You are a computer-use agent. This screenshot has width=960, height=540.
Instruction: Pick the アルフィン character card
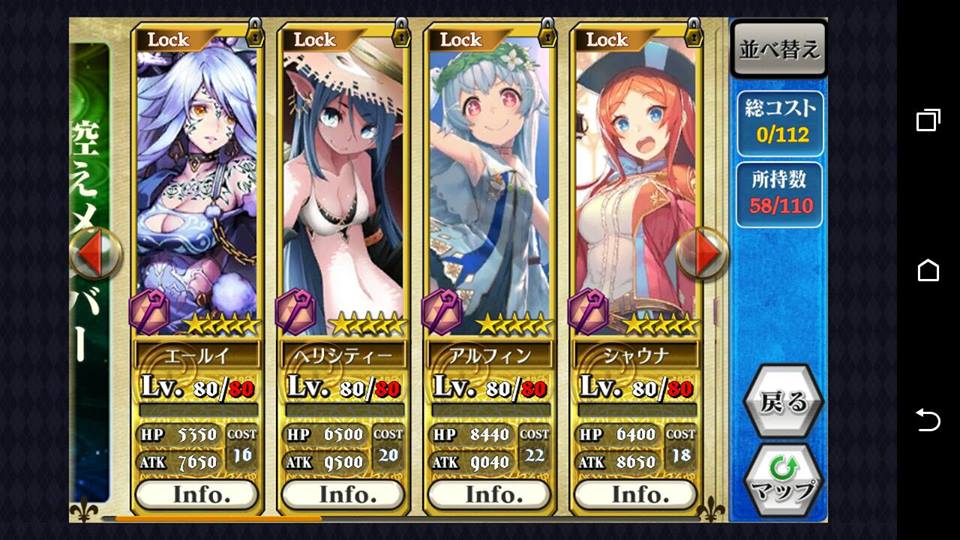(x=489, y=180)
